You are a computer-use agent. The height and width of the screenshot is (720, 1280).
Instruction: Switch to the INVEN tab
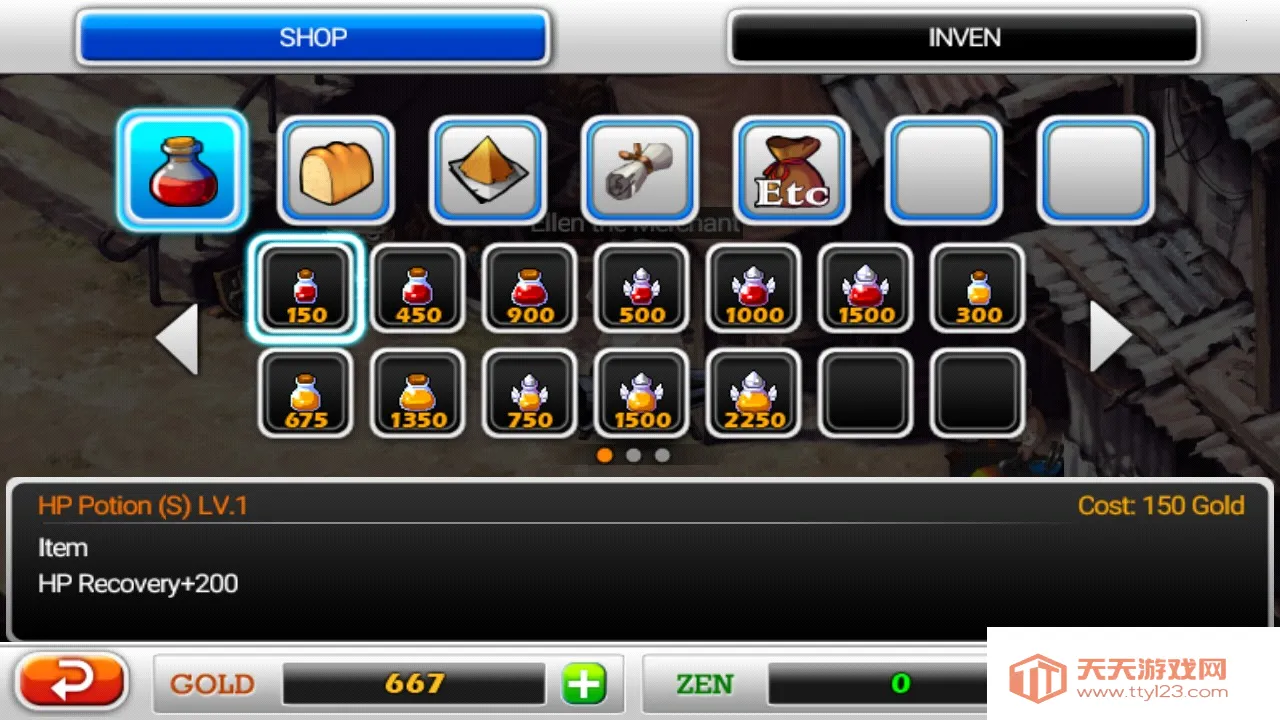(963, 37)
